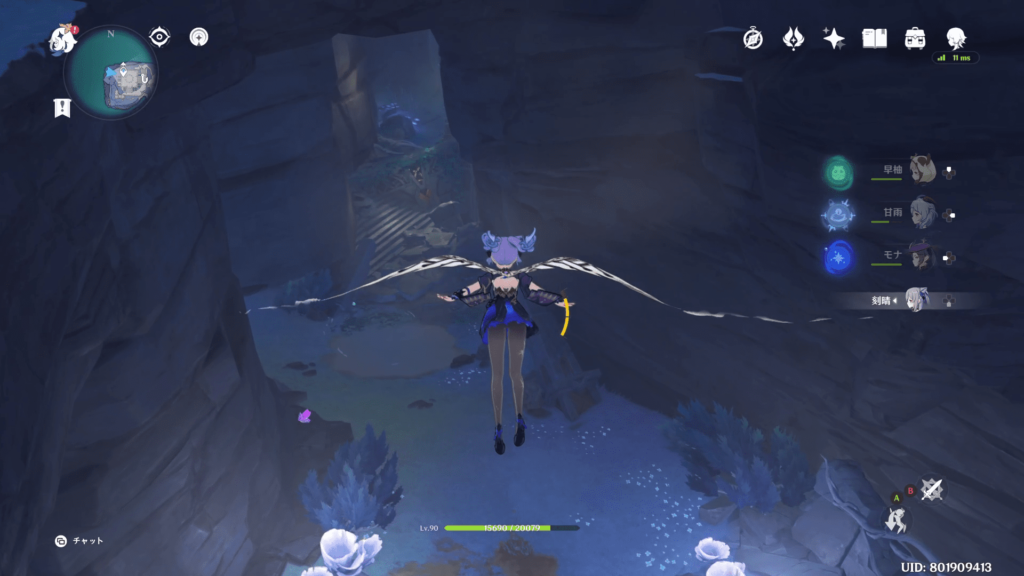Open the winged Battle Pass icon
Viewport: 1024px width, 576px height.
click(794, 38)
